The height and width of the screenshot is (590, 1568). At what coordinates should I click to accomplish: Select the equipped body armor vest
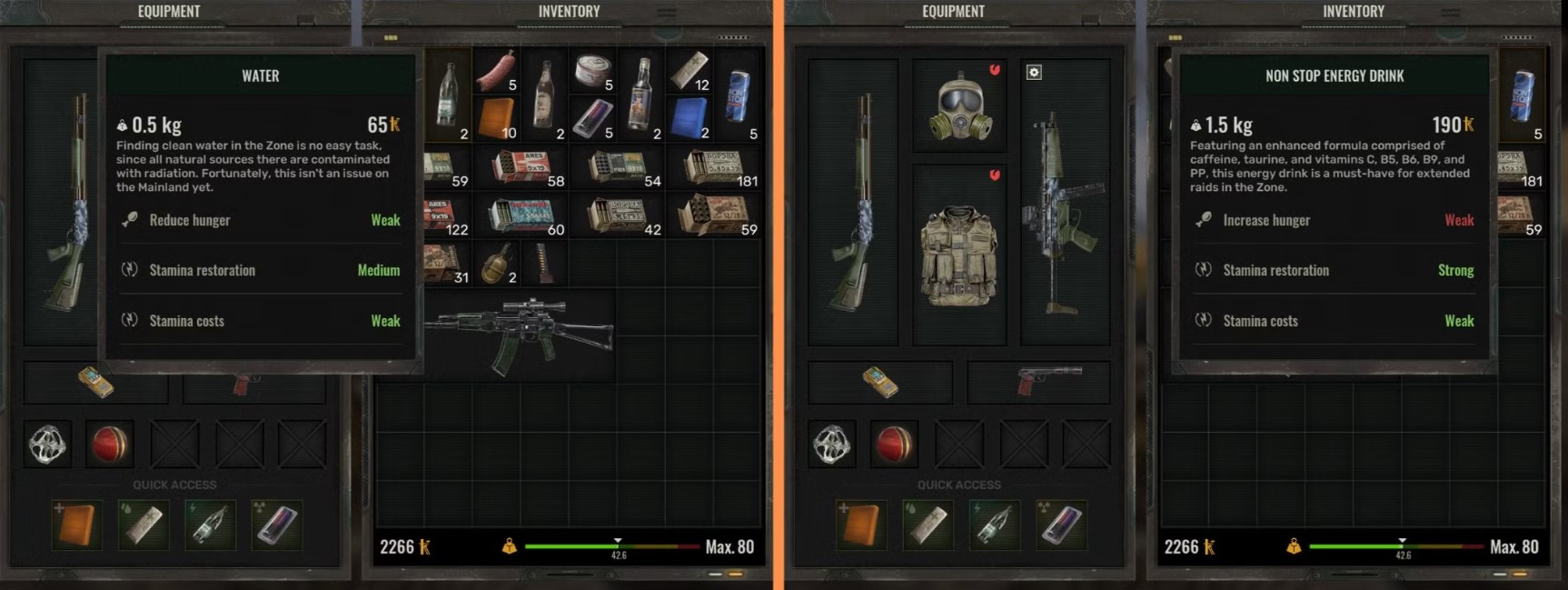959,255
